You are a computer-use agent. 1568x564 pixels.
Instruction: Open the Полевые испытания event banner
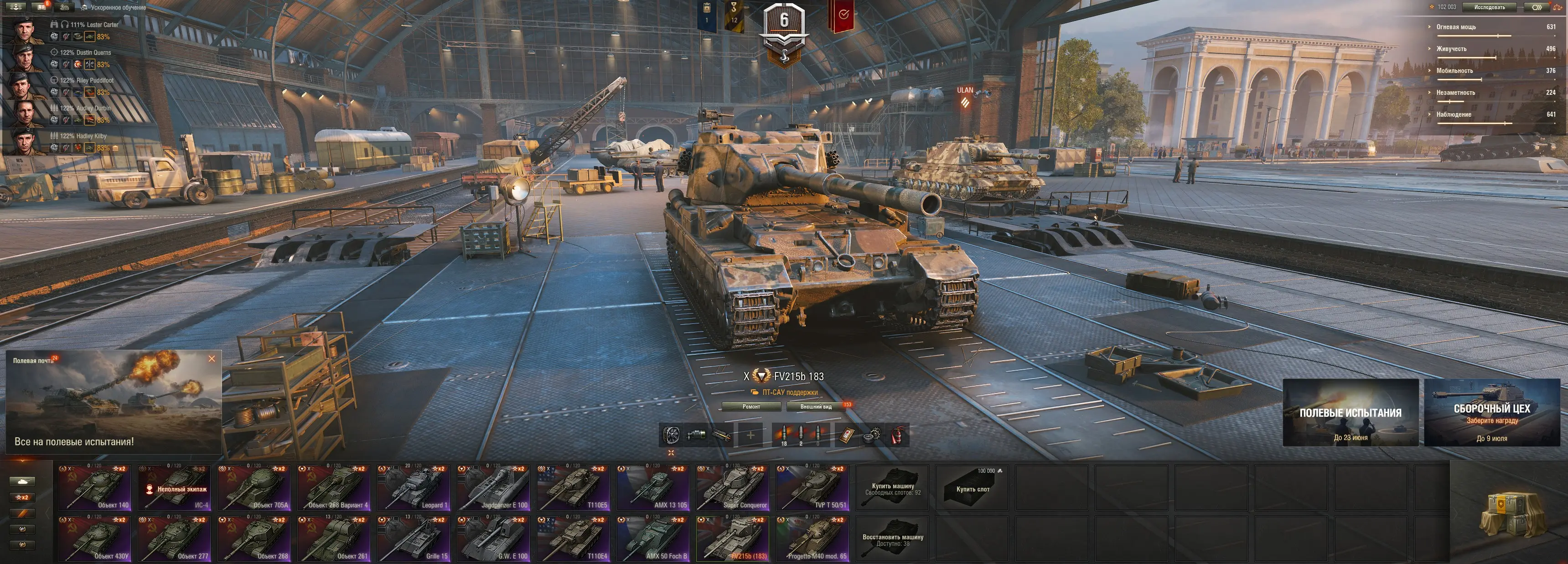[1350, 413]
